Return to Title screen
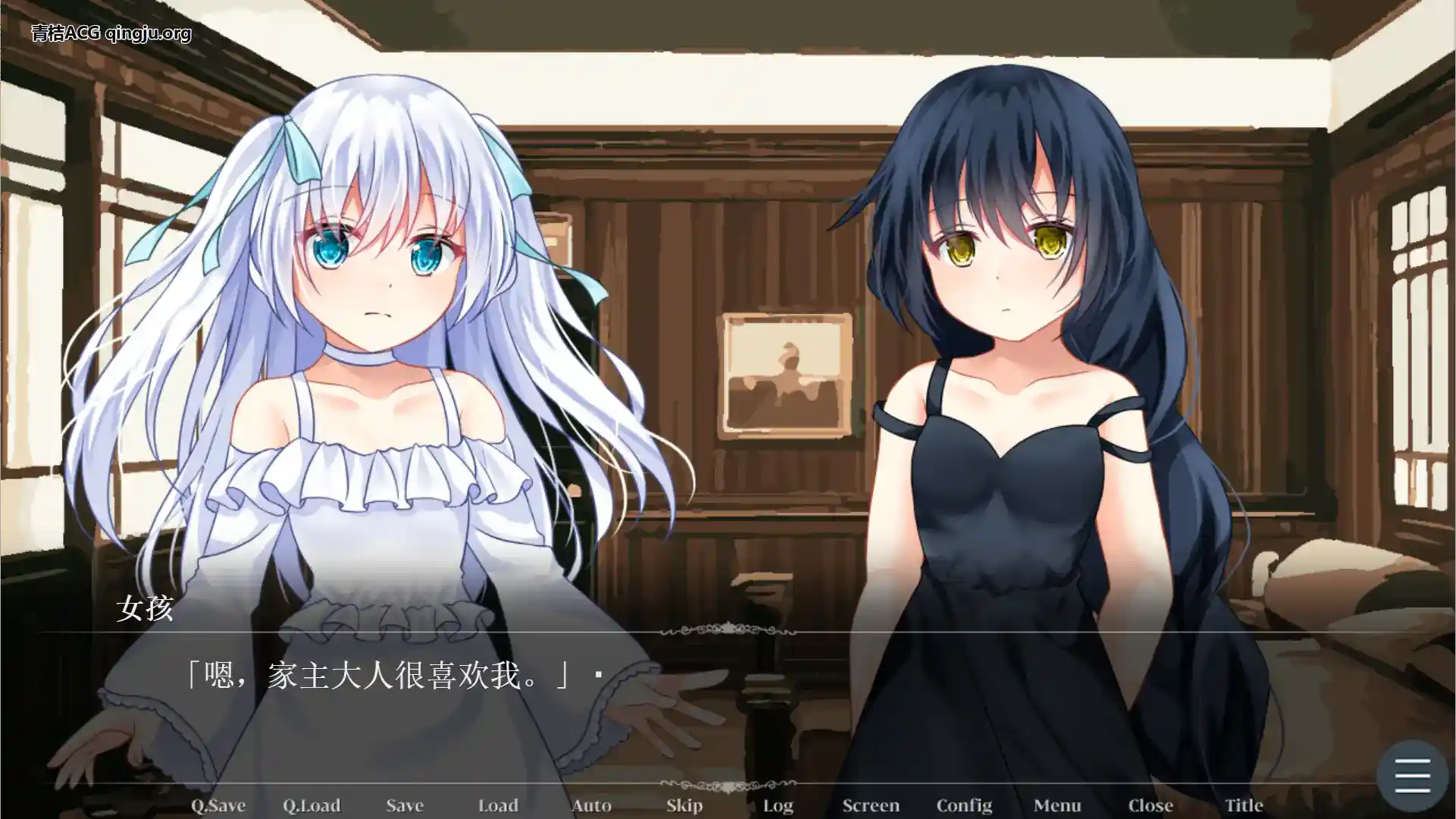The height and width of the screenshot is (819, 1456). [1244, 805]
